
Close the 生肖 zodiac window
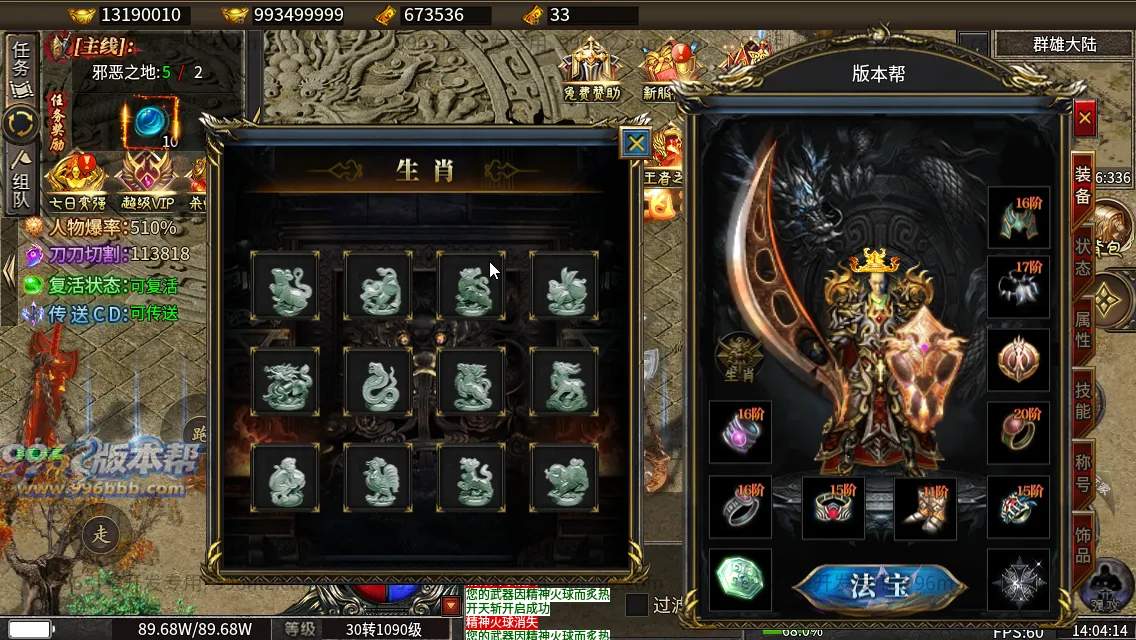click(x=635, y=144)
